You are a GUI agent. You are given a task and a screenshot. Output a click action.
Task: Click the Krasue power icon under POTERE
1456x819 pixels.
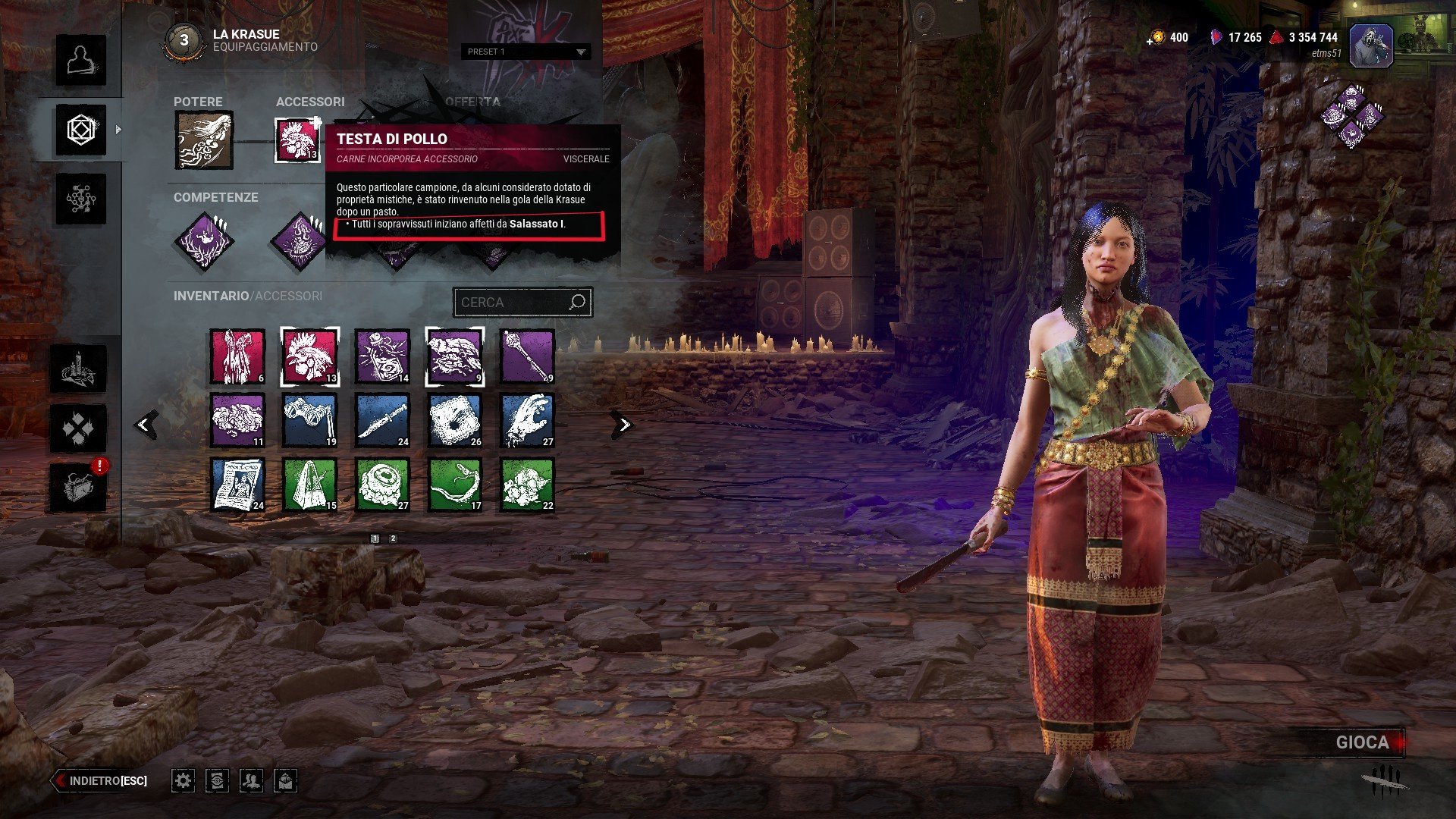coord(204,140)
